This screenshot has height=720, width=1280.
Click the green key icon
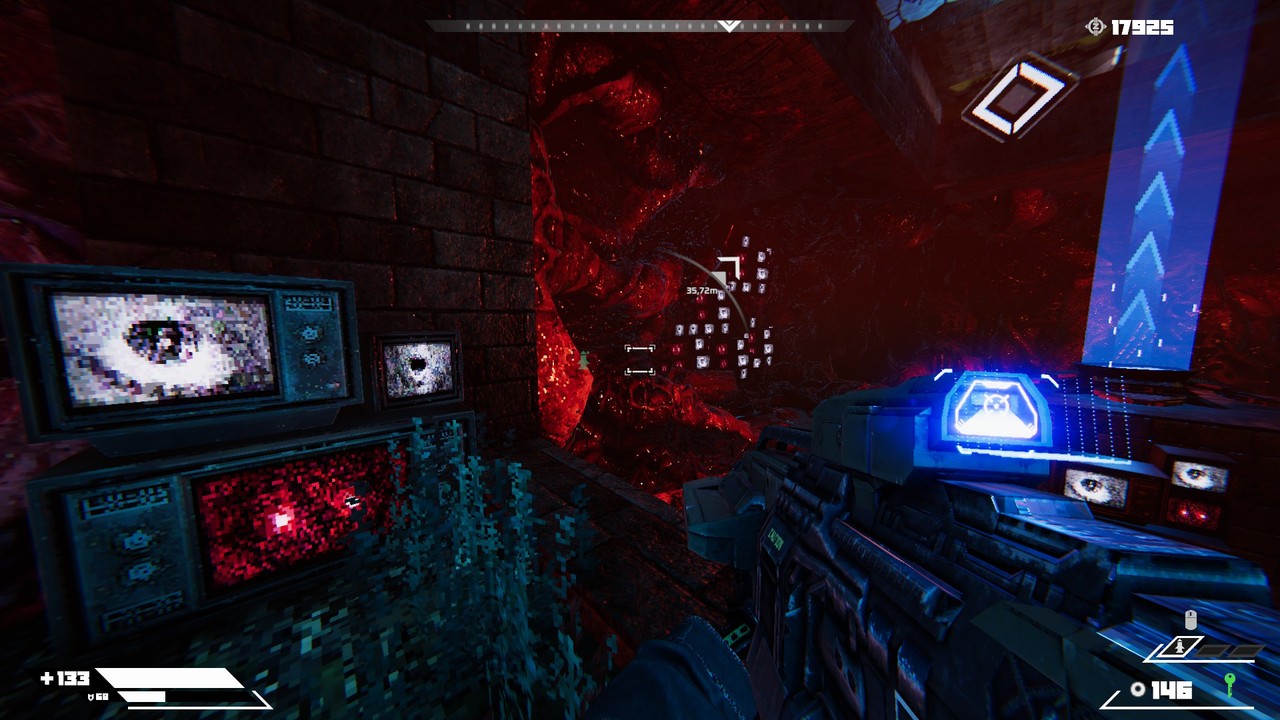[1230, 686]
